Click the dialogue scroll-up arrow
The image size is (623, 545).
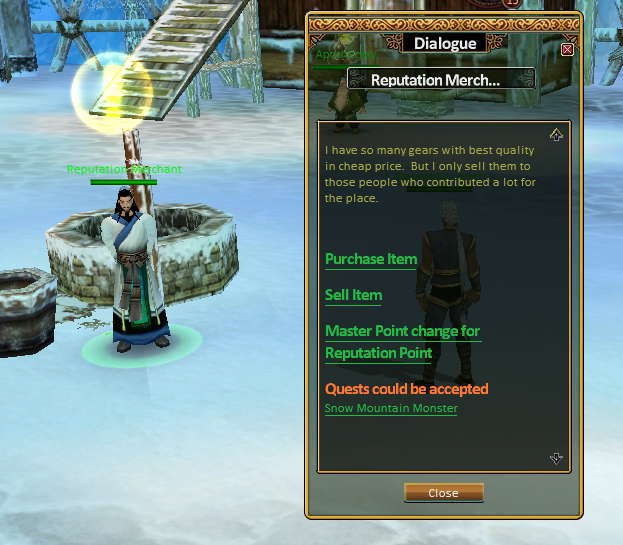tap(557, 135)
